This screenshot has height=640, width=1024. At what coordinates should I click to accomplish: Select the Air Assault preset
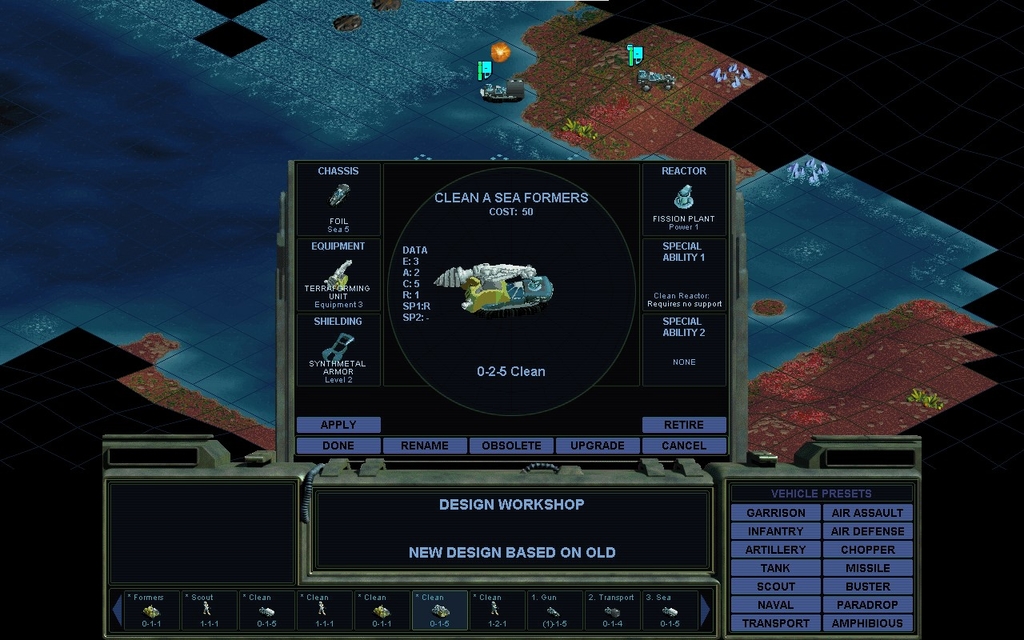point(867,513)
